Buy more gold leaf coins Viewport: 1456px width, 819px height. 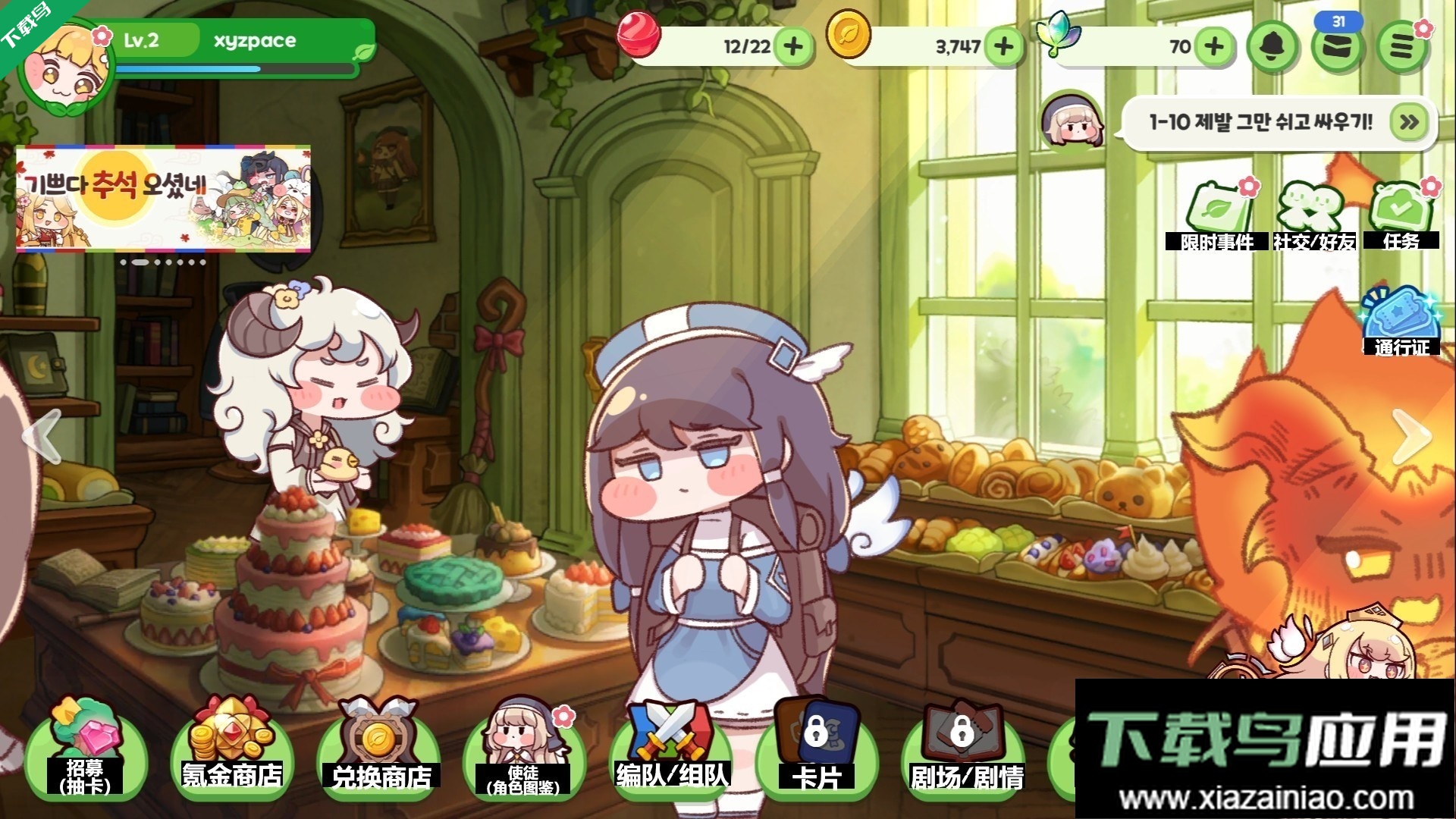point(1004,46)
